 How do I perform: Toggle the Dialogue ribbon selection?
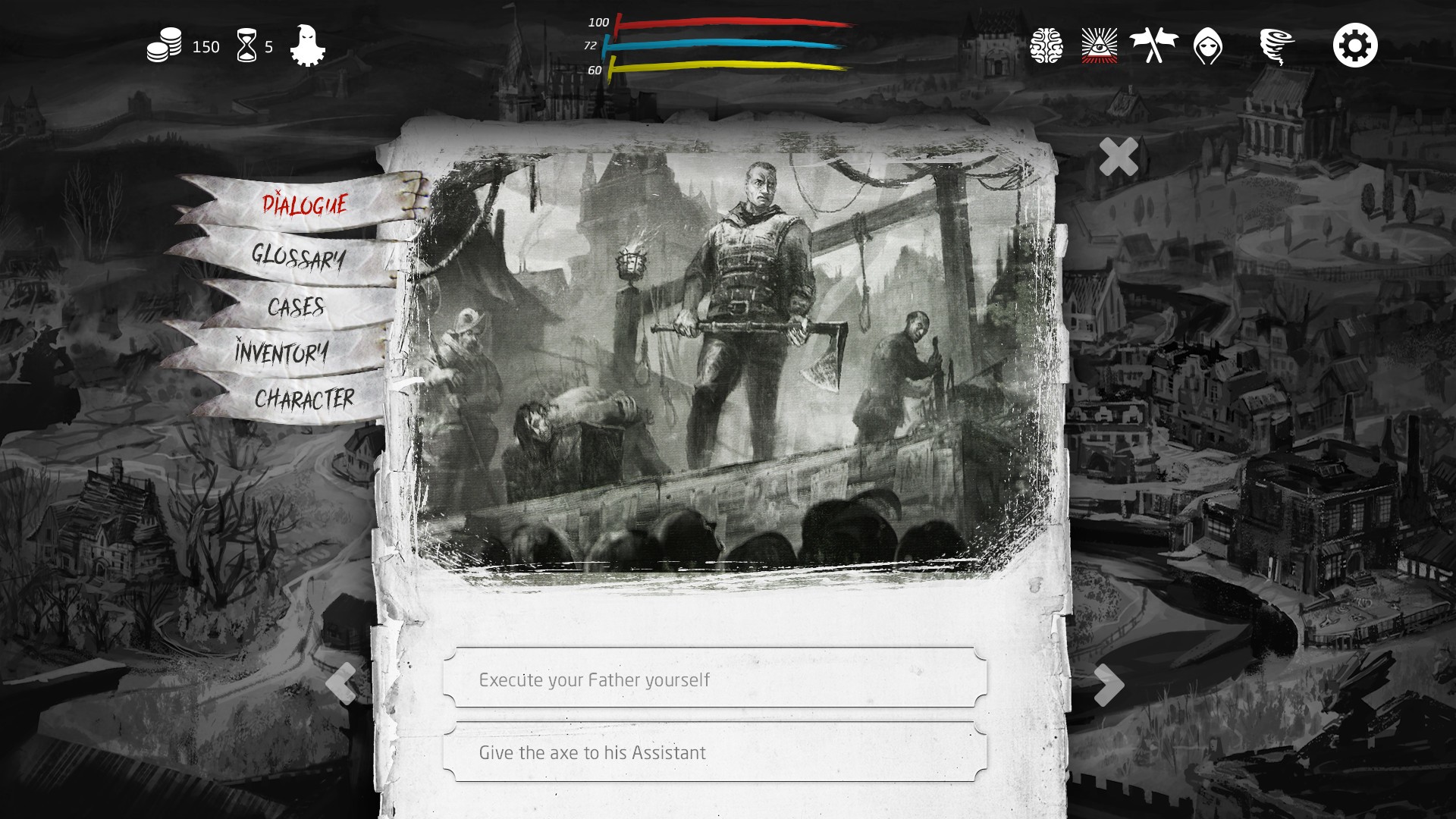(x=305, y=202)
